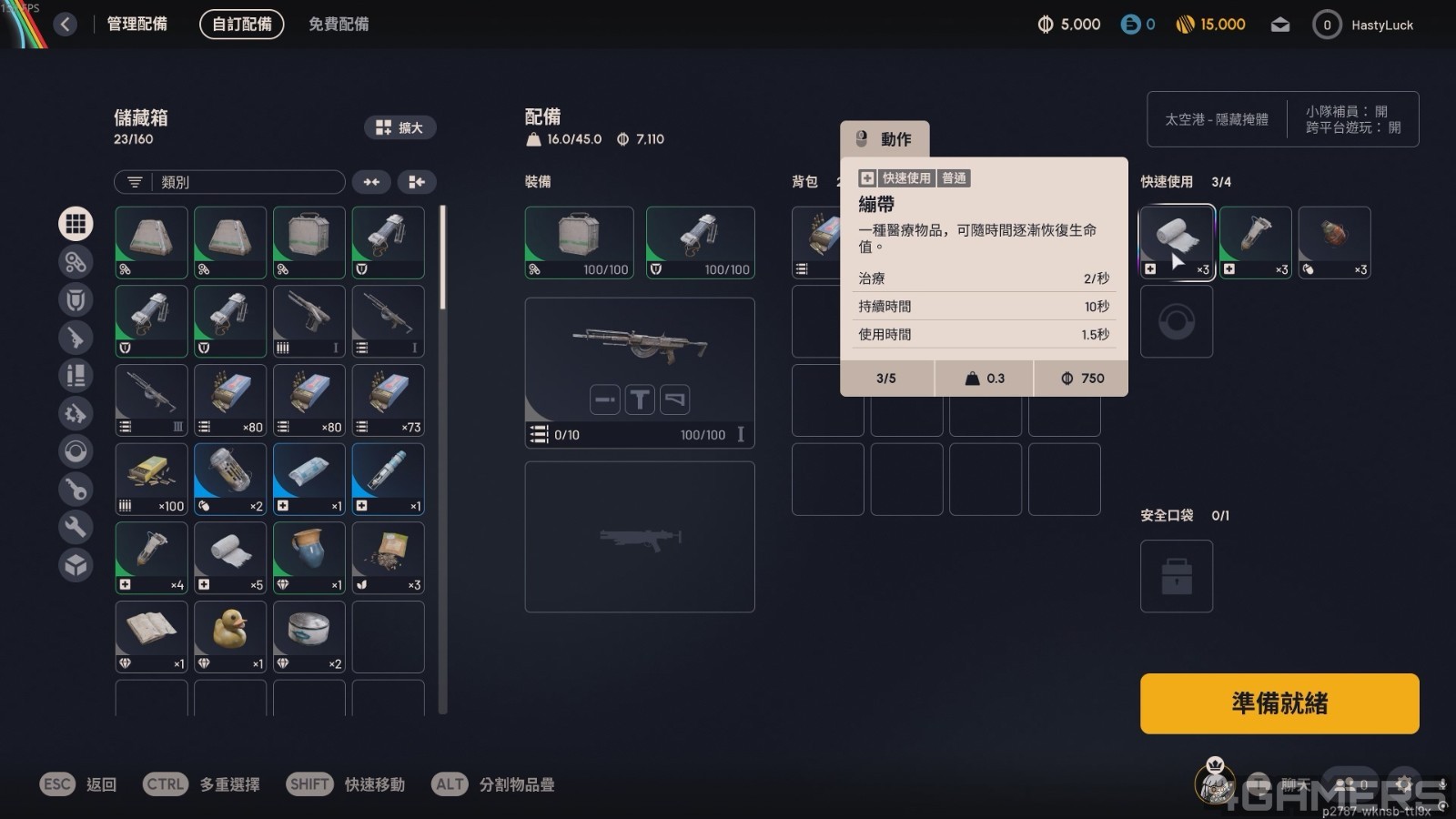Filter storage by weapons with pistol icon

click(x=76, y=338)
